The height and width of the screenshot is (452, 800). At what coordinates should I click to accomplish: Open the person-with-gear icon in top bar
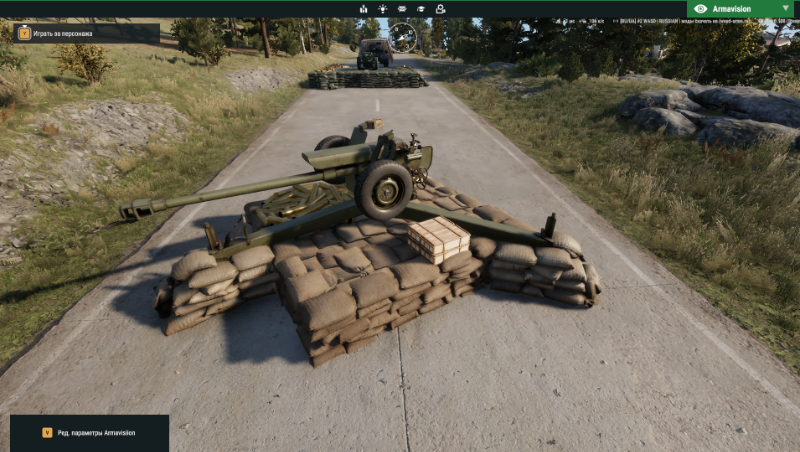[x=440, y=9]
